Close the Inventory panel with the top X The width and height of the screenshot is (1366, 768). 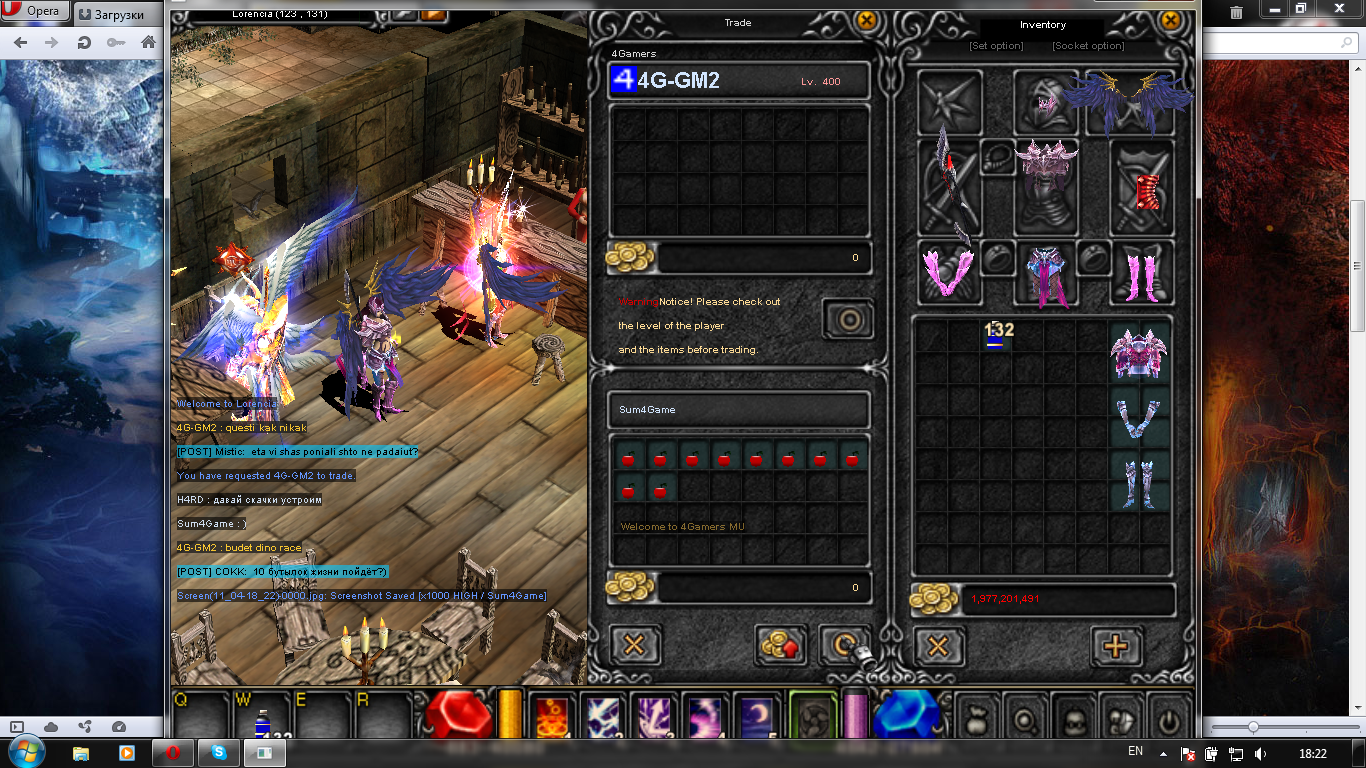(1171, 20)
